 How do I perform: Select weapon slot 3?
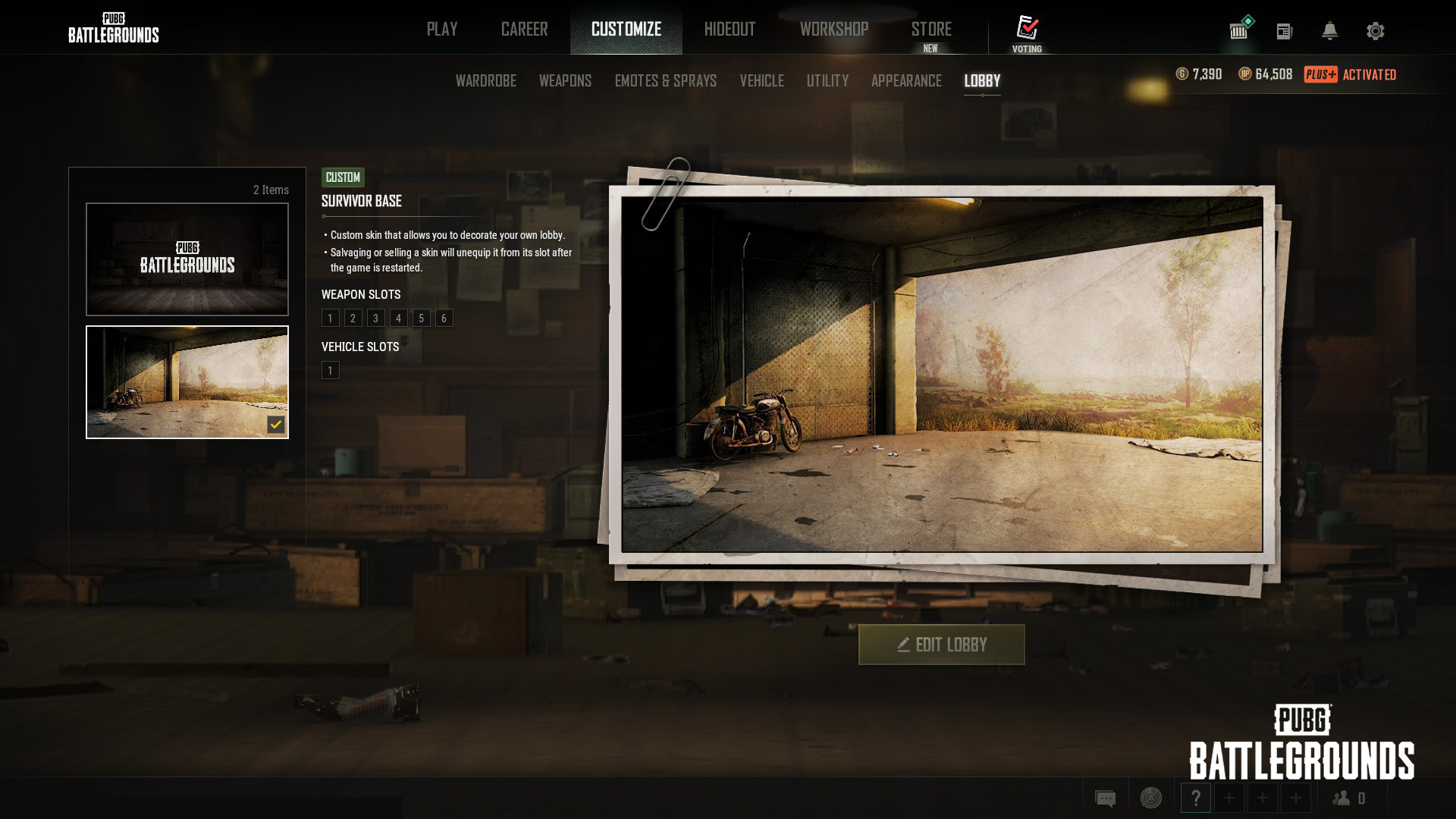point(375,318)
